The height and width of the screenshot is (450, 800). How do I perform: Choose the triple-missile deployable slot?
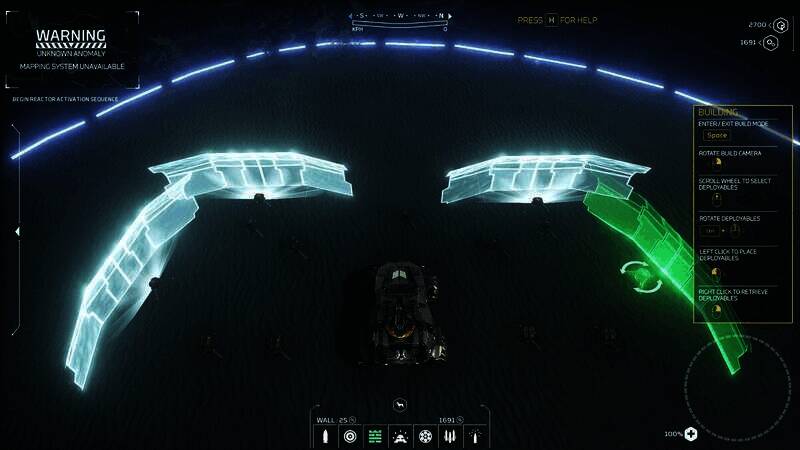pyautogui.click(x=450, y=436)
